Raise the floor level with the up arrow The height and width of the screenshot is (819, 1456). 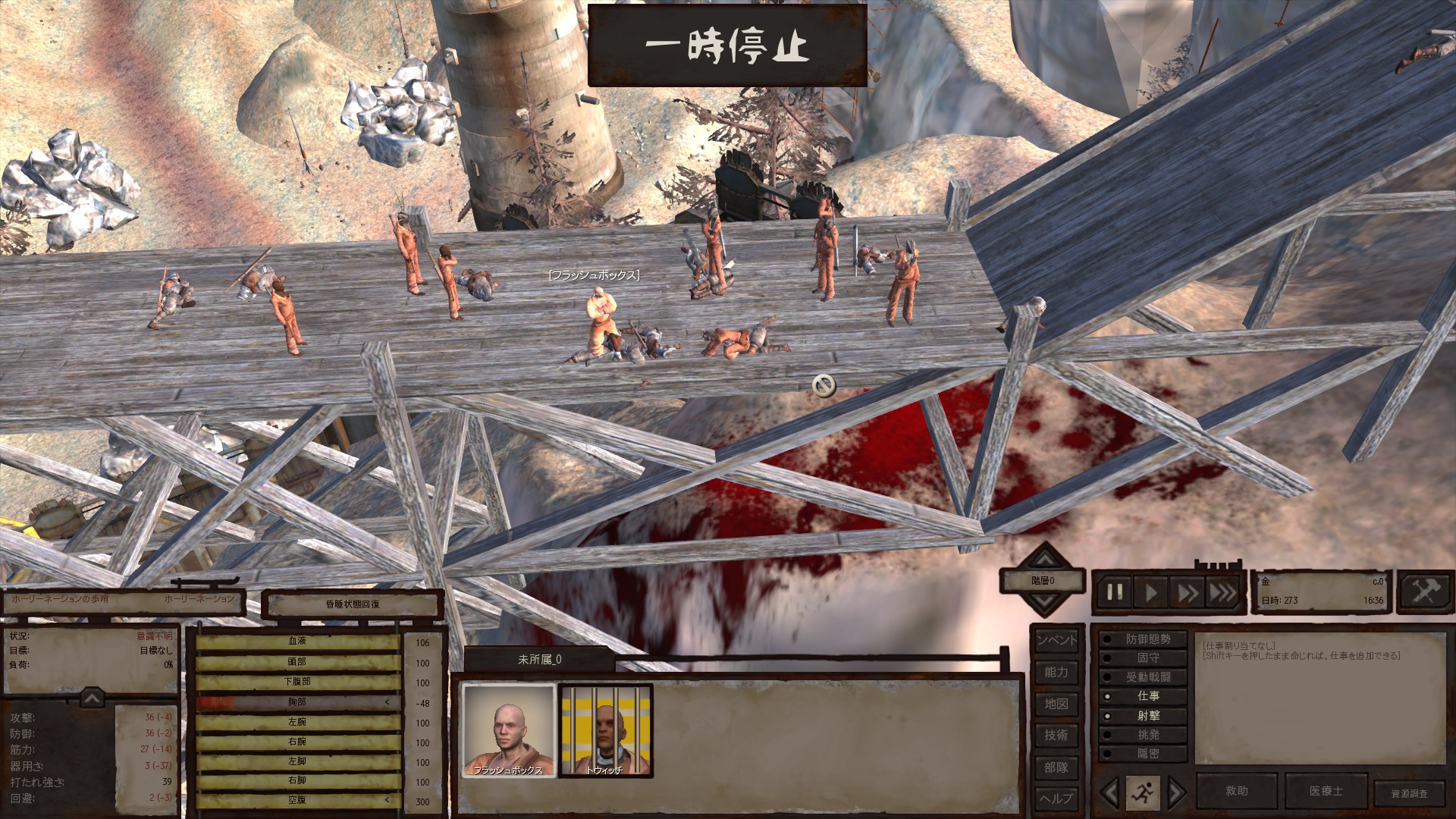1045,560
